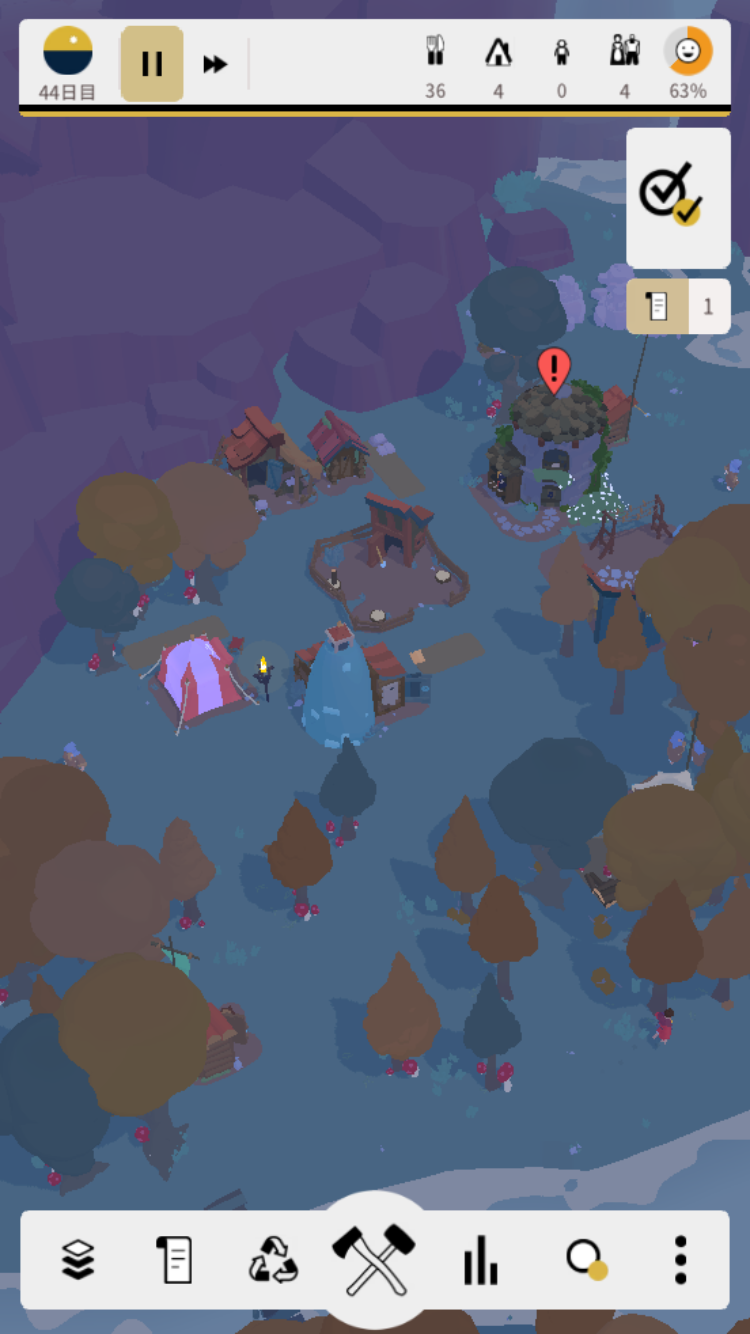Tap the happiness smiley face indicator
The width and height of the screenshot is (750, 1334).
pos(688,52)
